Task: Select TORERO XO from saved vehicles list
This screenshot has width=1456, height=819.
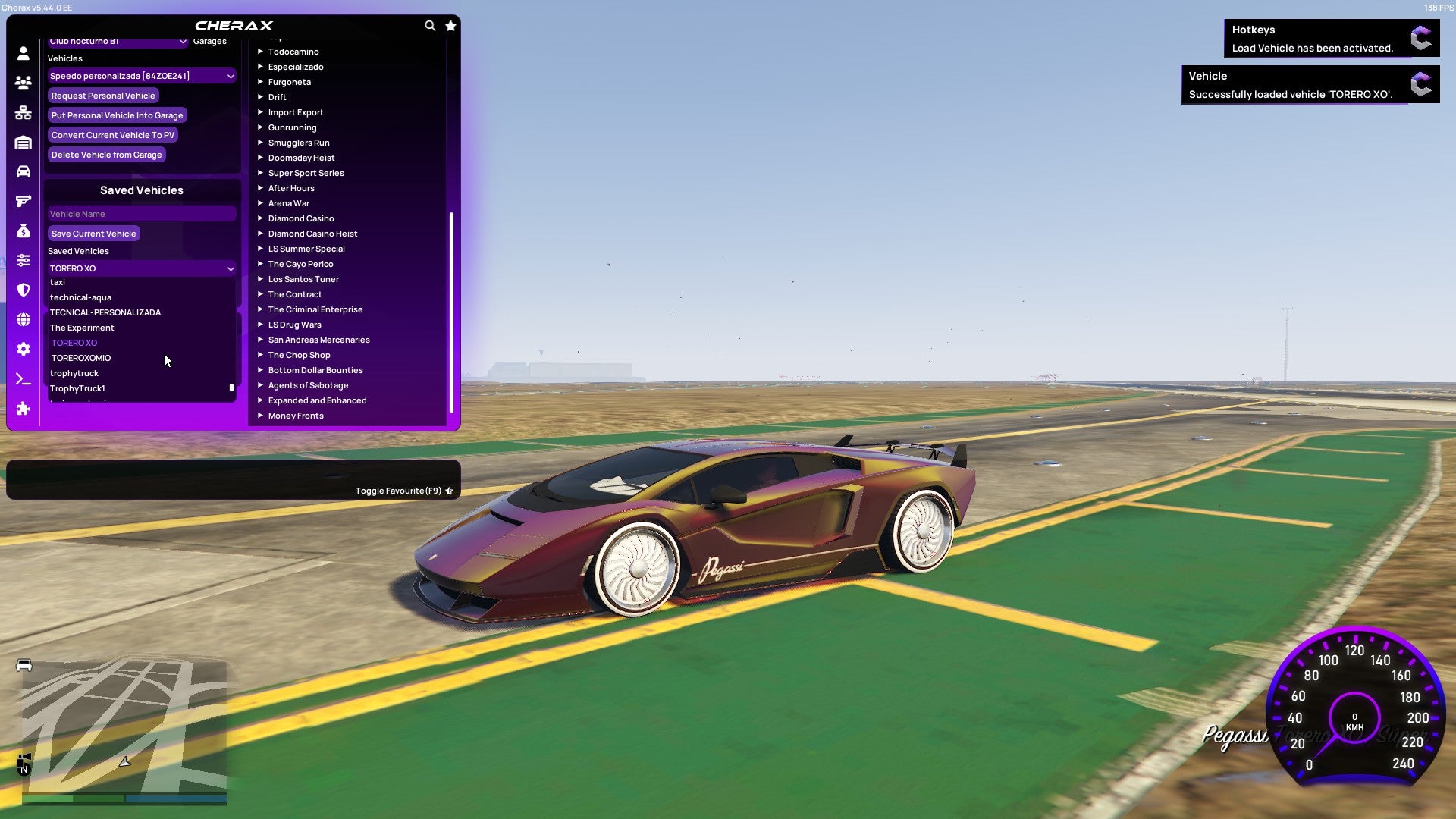Action: (74, 343)
